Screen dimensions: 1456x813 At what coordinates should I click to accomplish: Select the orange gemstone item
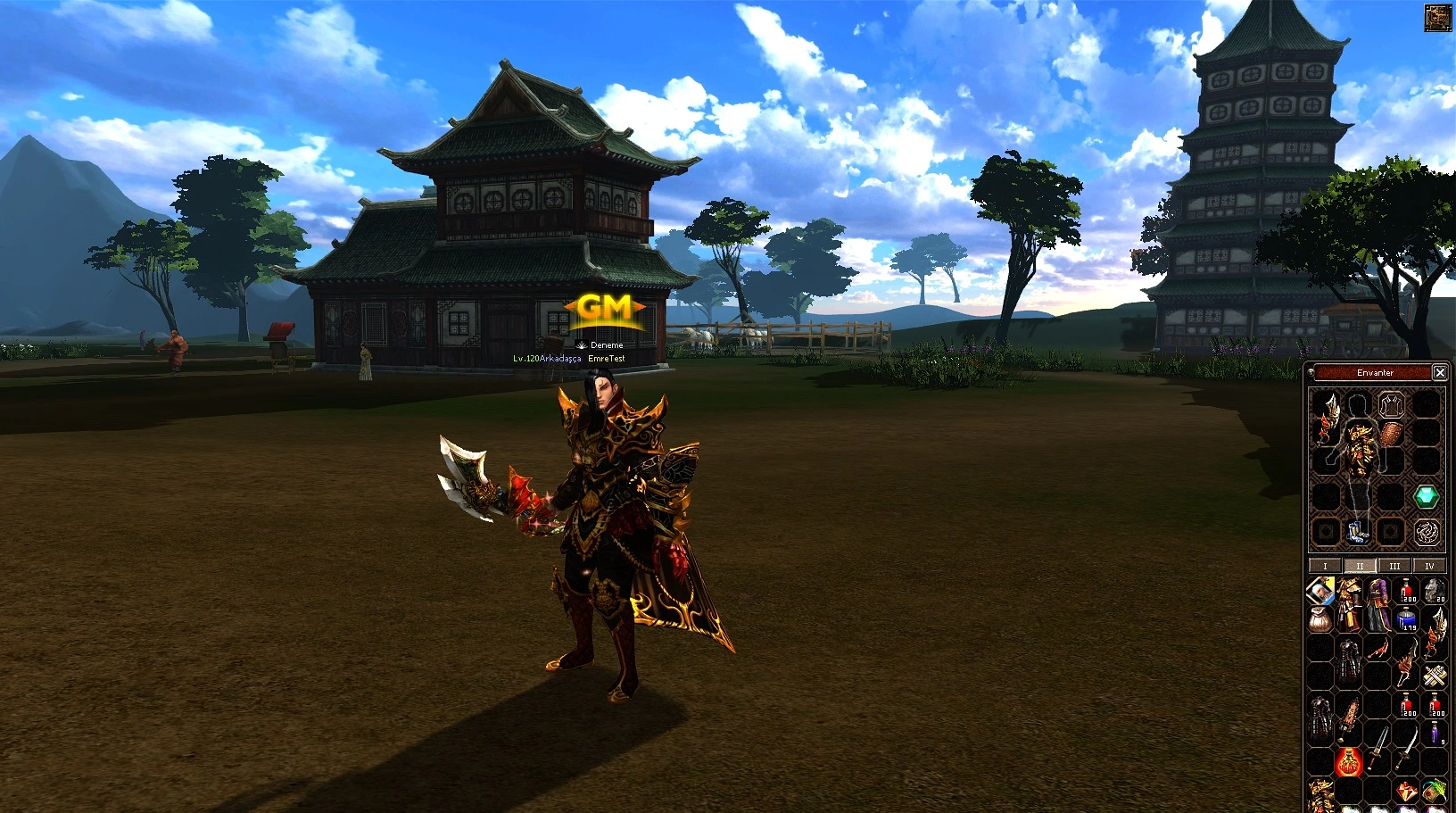point(1406,791)
